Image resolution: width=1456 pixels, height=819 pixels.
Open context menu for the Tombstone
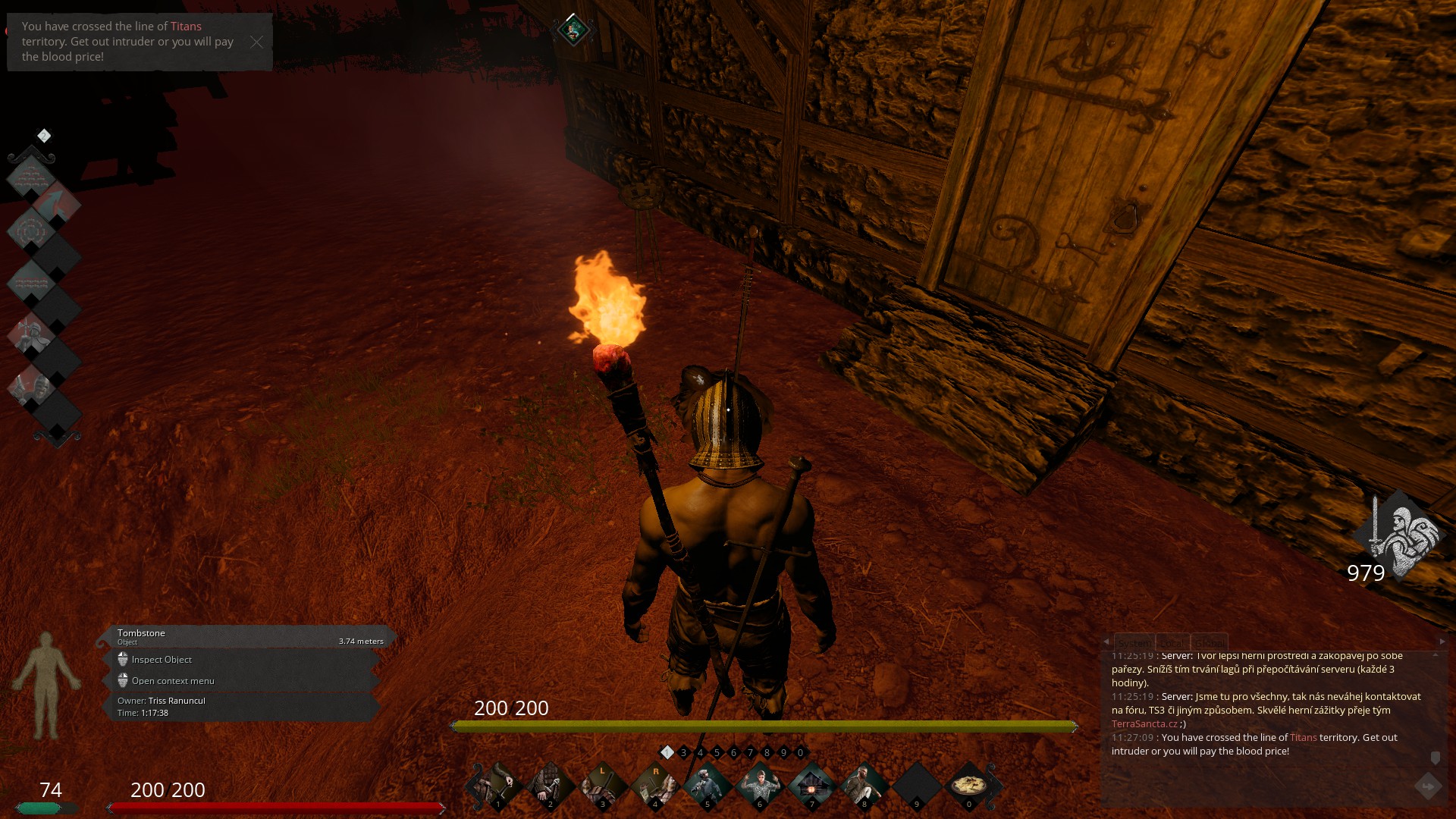click(172, 681)
